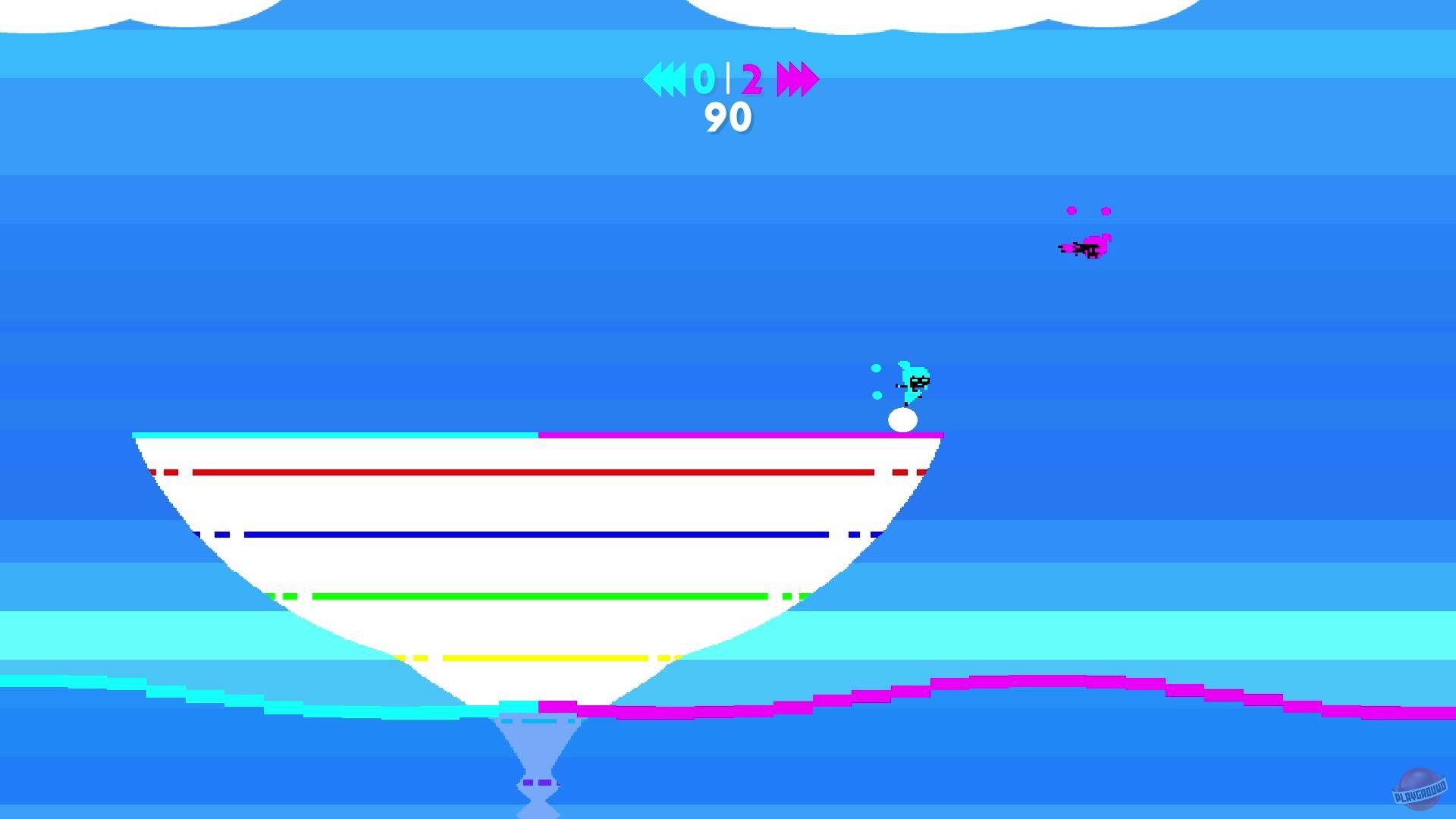Viewport: 1456px width, 819px height.
Task: Click the magenta fast-forward arrows icon
Action: point(797,77)
